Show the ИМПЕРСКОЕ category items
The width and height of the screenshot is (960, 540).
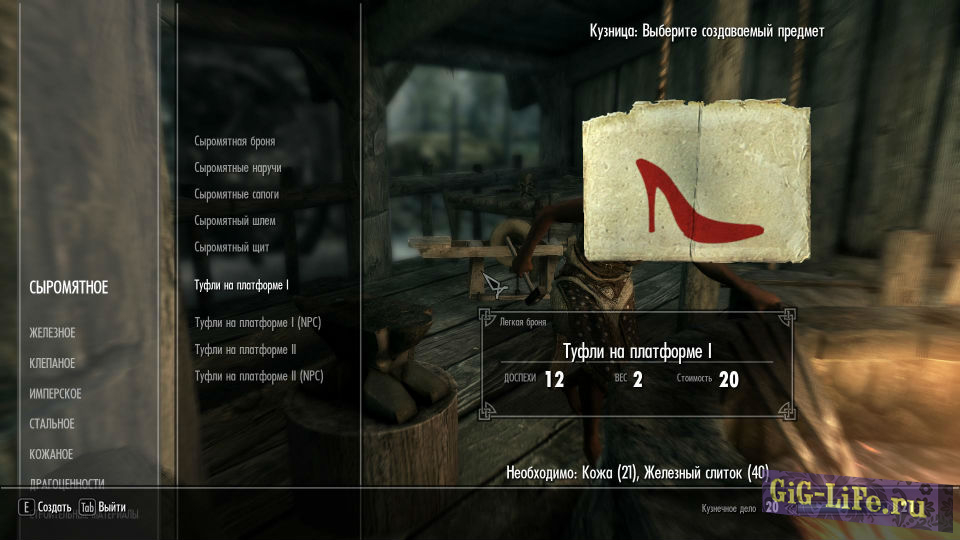point(56,394)
